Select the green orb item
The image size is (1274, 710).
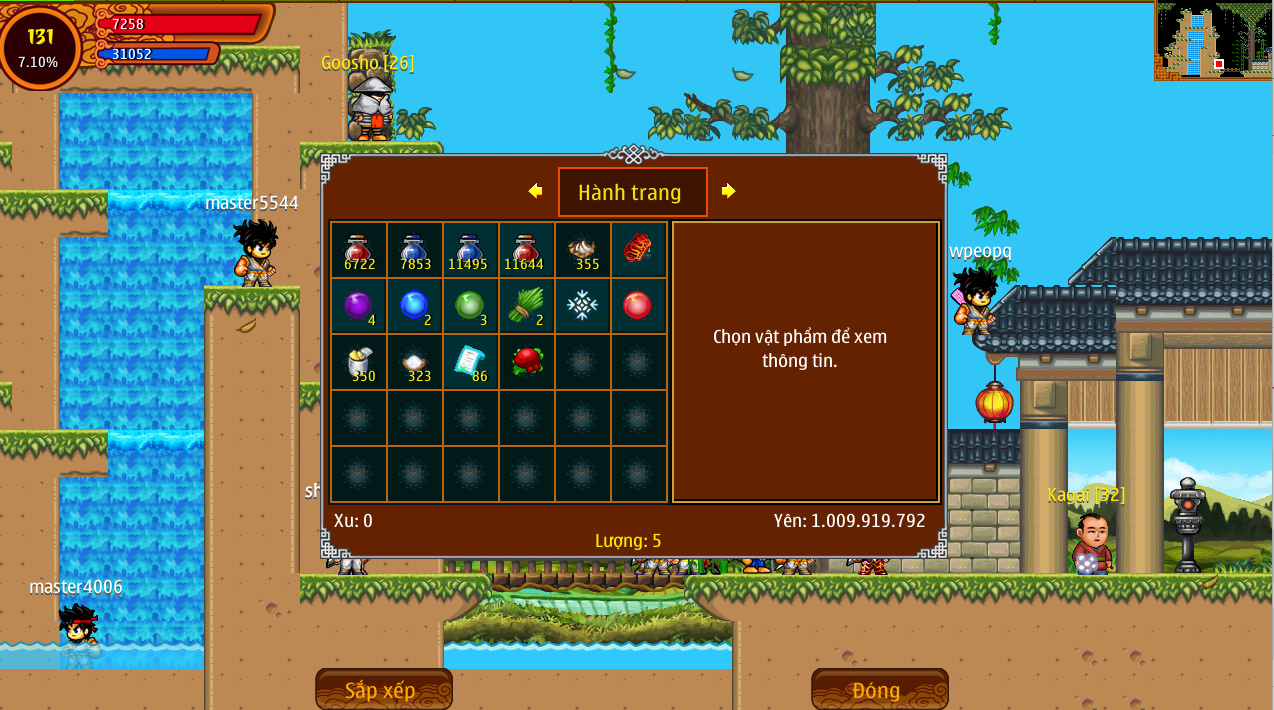(470, 306)
